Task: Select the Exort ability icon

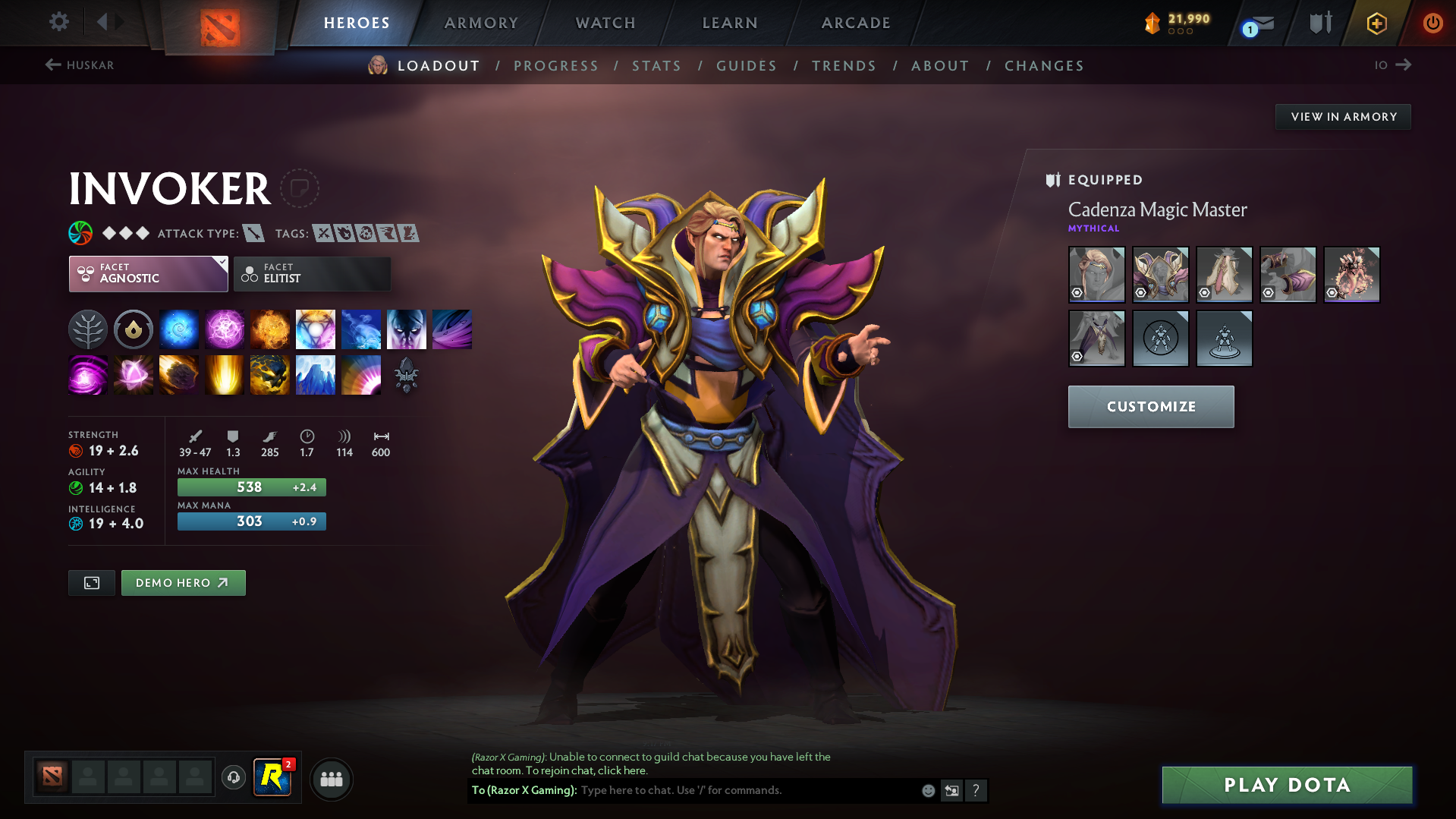Action: coord(270,329)
